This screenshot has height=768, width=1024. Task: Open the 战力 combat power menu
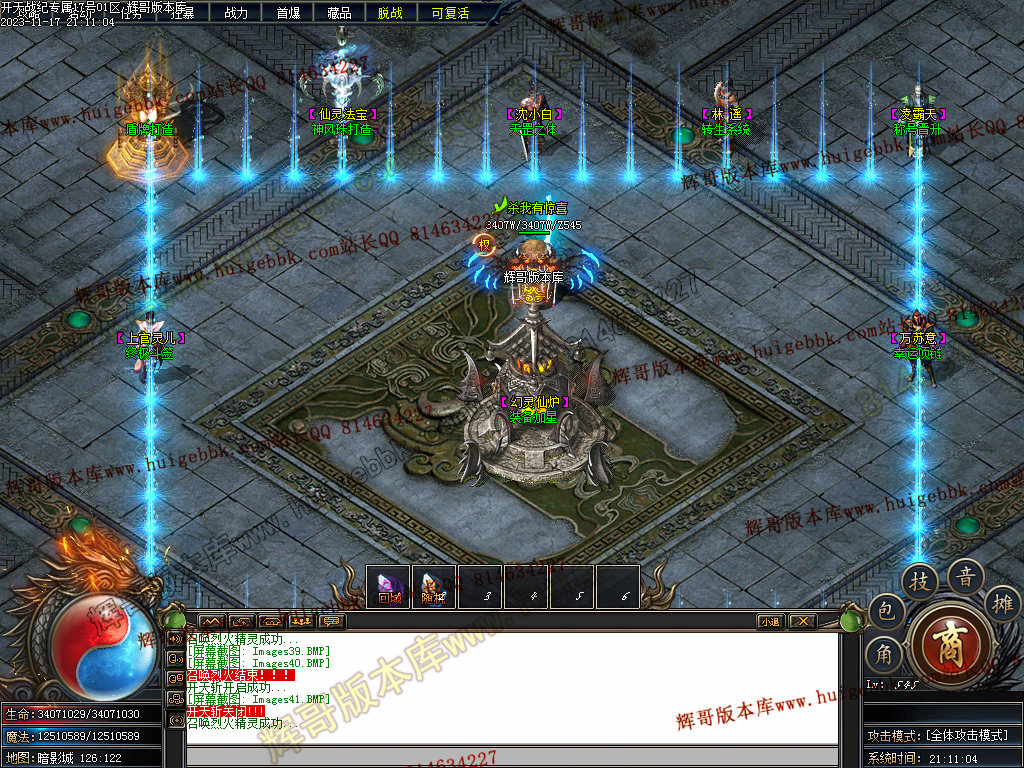(236, 13)
